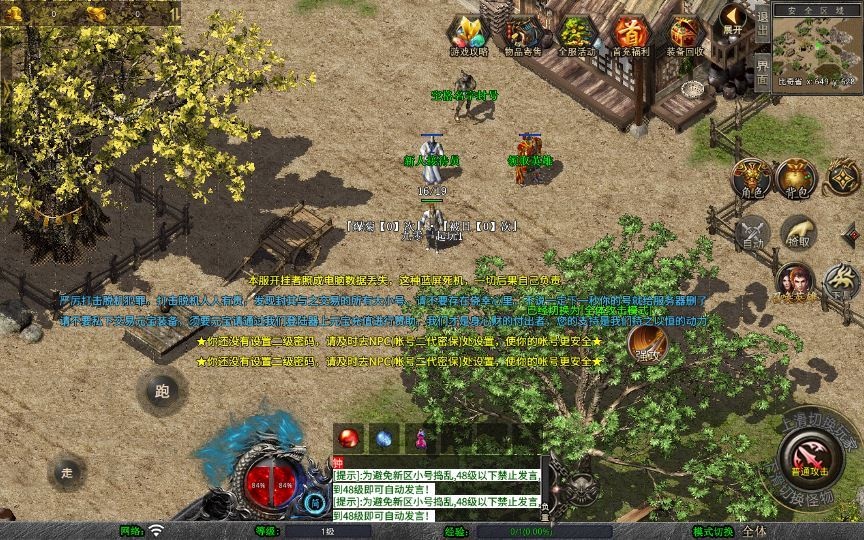
Task: Open the 全服活动 server events icon
Action: point(575,35)
